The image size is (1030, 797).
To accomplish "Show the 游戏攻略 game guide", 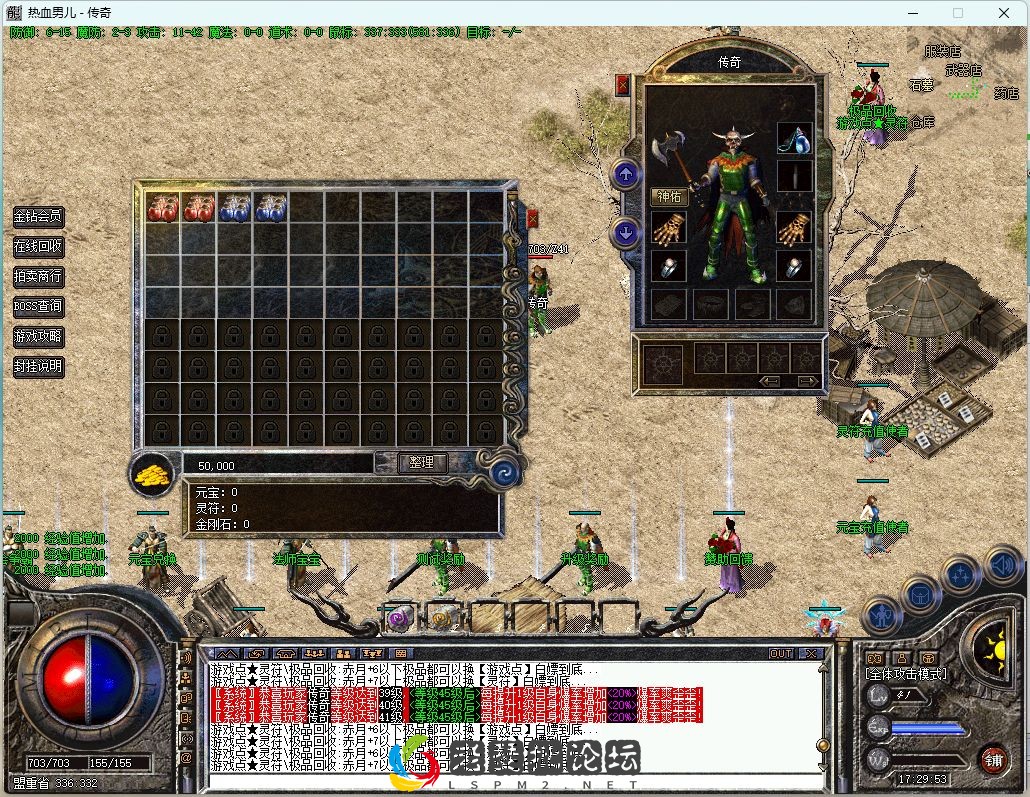I will pos(38,336).
